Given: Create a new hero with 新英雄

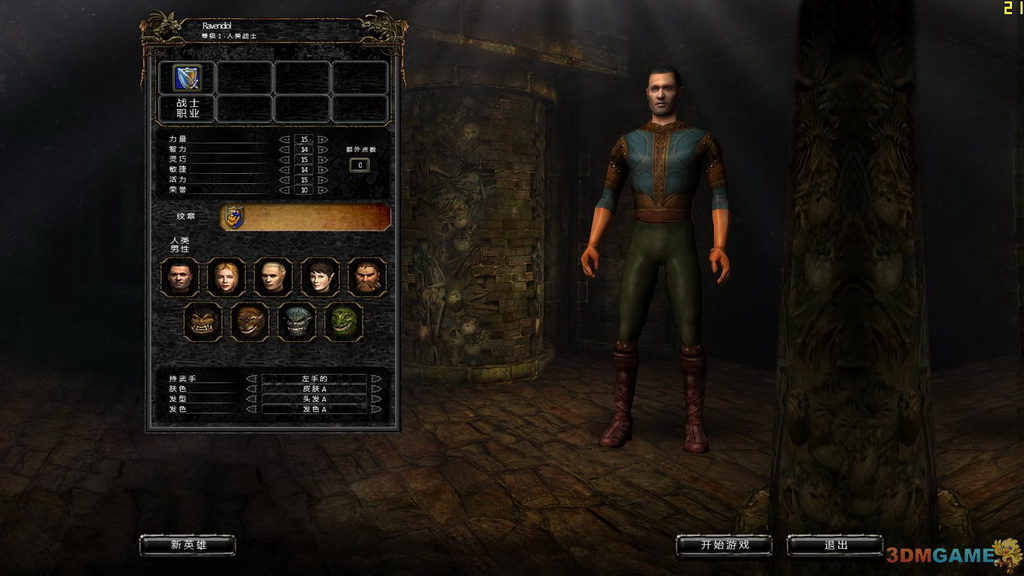Looking at the screenshot, I should (188, 545).
